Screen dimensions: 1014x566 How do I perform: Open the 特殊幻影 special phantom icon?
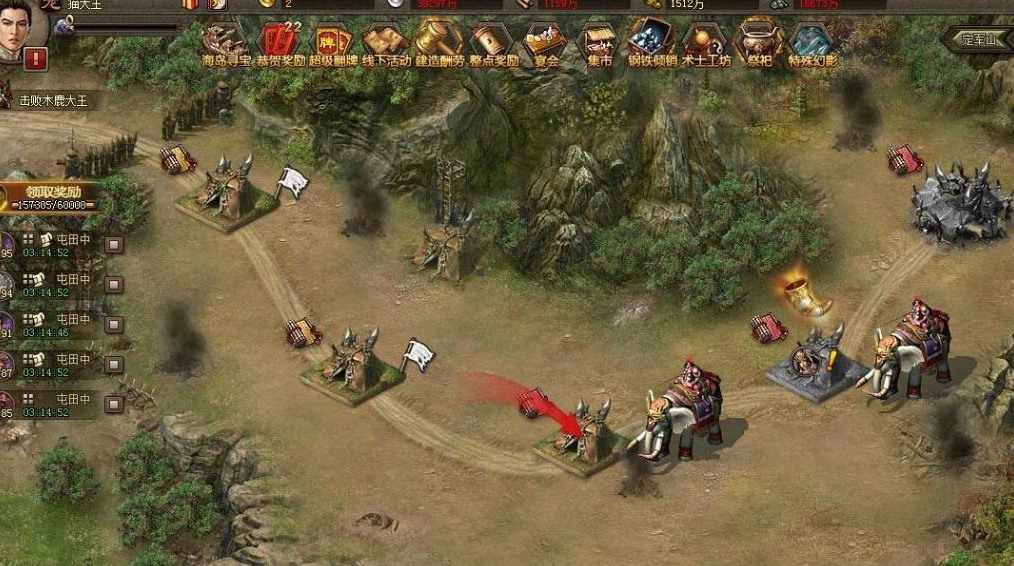coord(812,42)
